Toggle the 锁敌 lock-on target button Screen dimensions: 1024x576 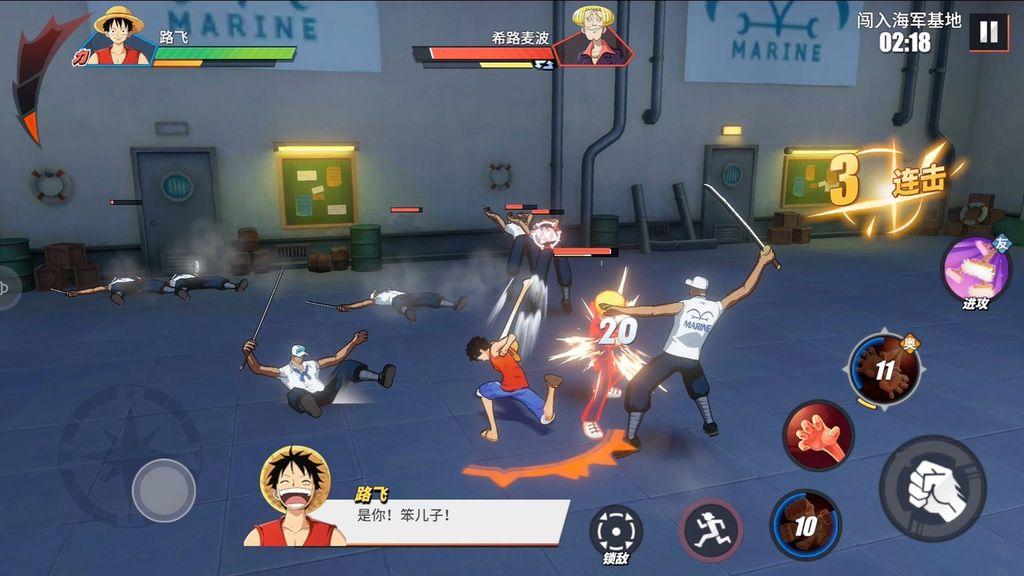pos(615,531)
